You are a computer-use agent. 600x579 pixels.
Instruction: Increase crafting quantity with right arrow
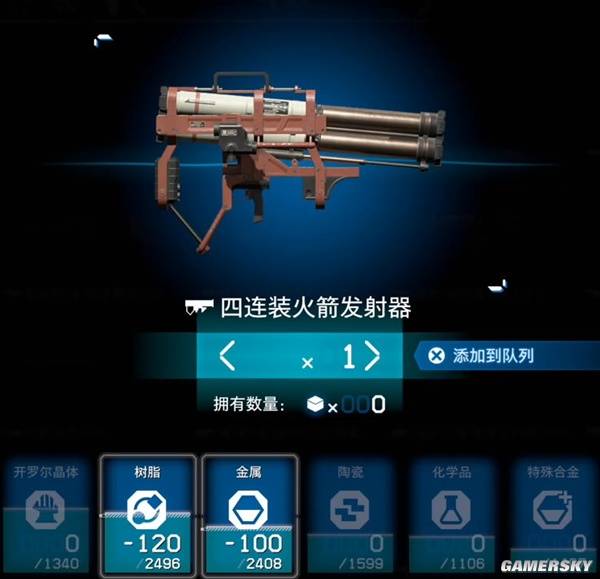pyautogui.click(x=372, y=356)
